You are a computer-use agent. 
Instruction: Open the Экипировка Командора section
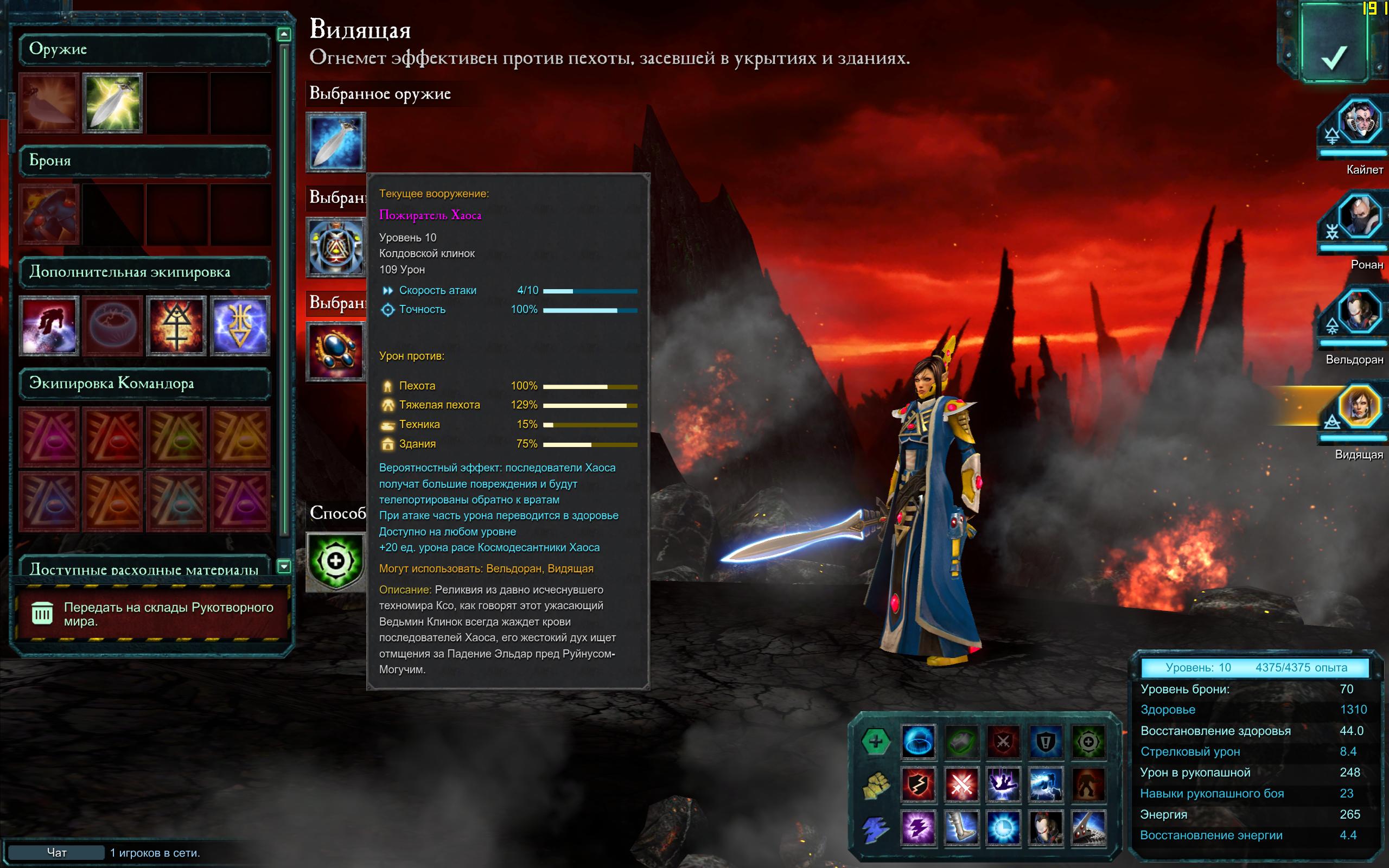144,384
